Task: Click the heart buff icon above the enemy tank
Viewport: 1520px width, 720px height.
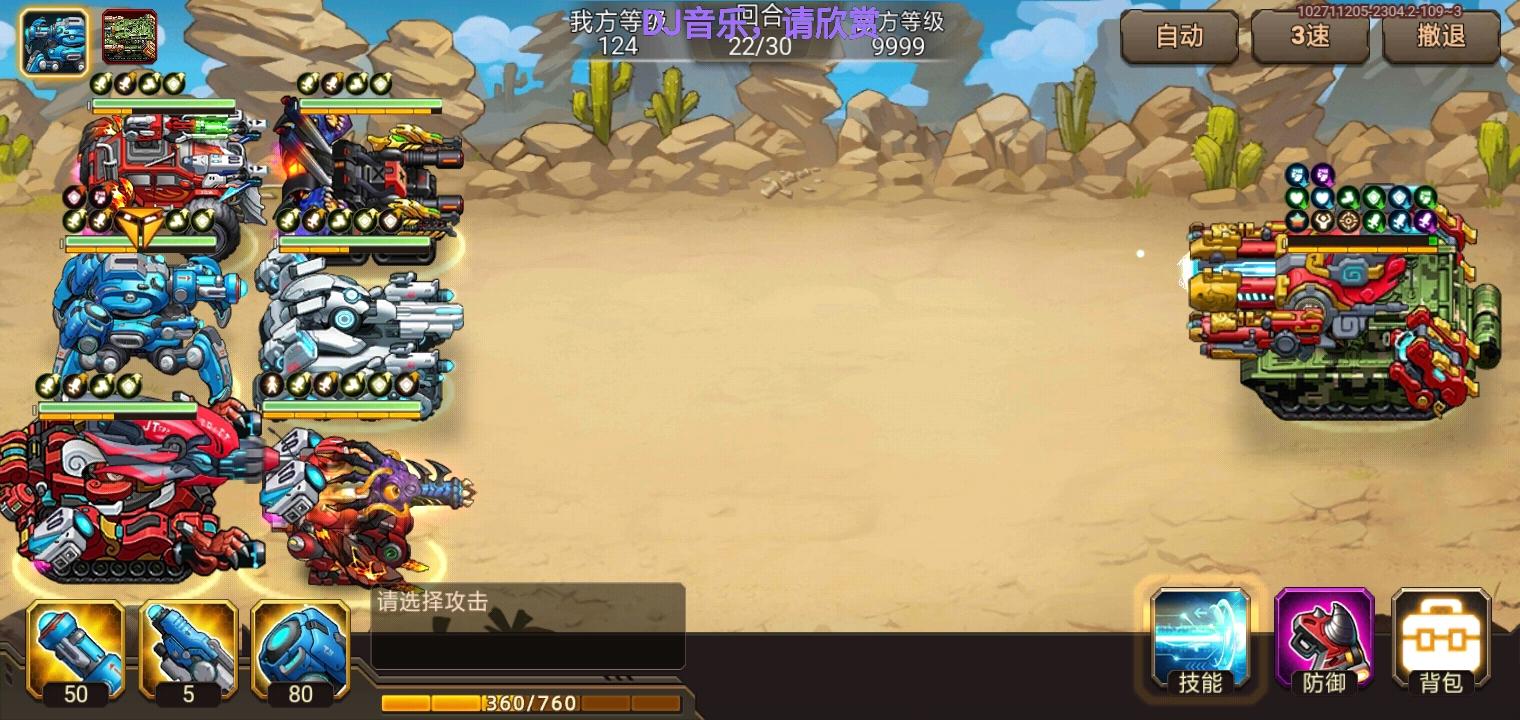Action: tap(1297, 197)
